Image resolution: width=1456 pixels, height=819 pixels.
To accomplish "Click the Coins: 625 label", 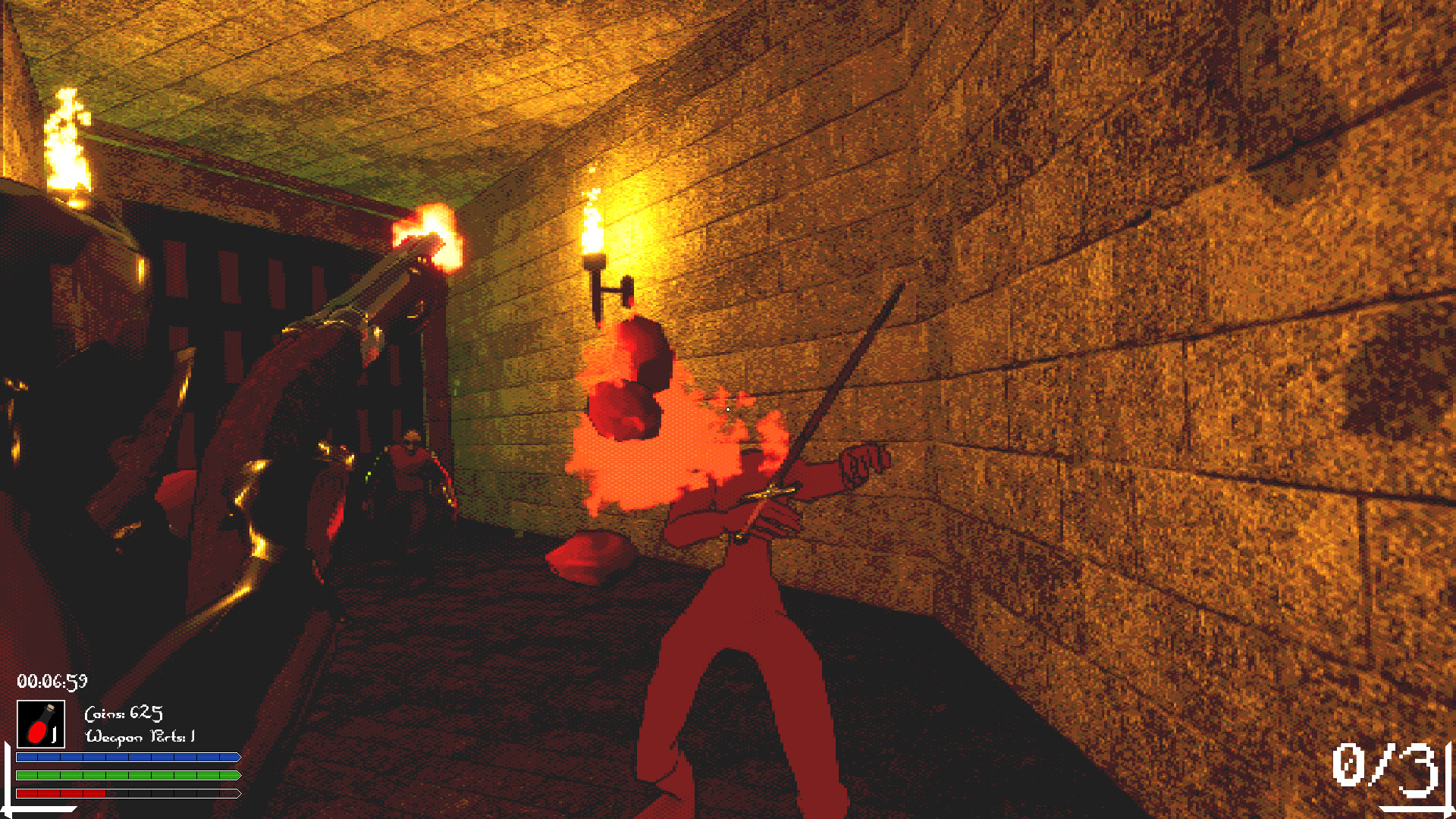I will tap(124, 713).
